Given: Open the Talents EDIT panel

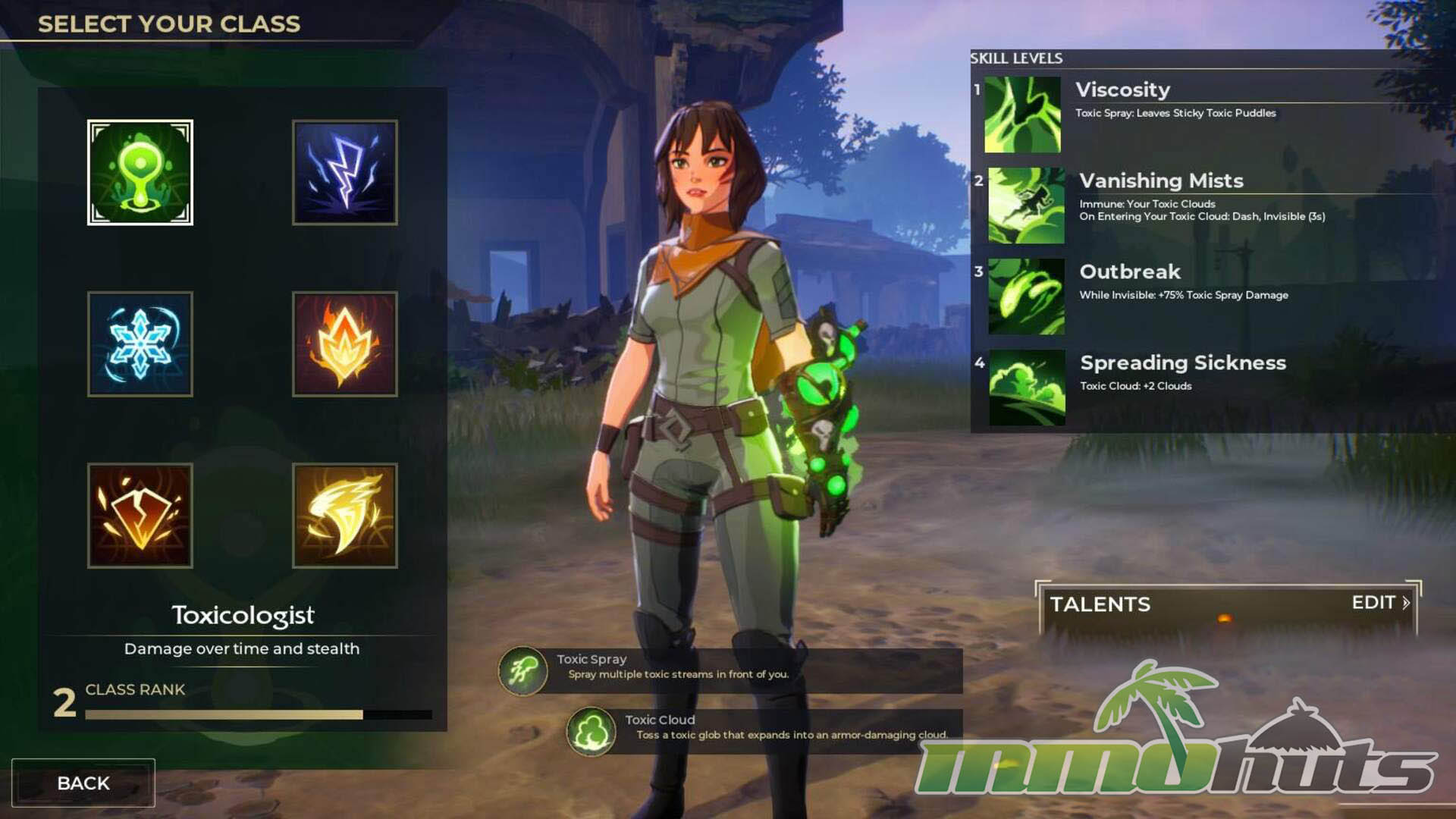Looking at the screenshot, I should click(x=1379, y=603).
